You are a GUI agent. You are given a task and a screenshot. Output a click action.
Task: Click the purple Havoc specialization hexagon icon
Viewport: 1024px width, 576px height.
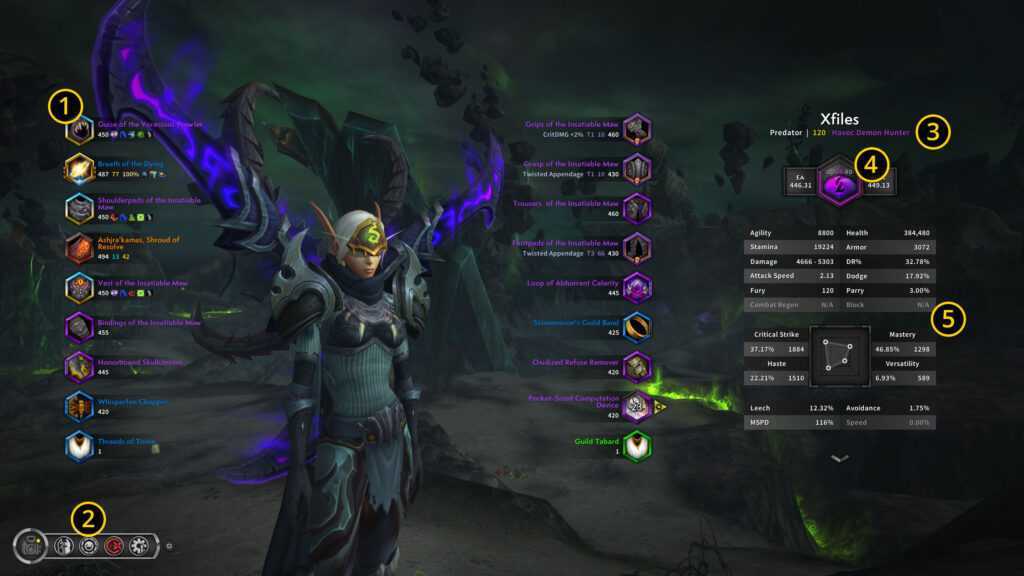click(839, 184)
